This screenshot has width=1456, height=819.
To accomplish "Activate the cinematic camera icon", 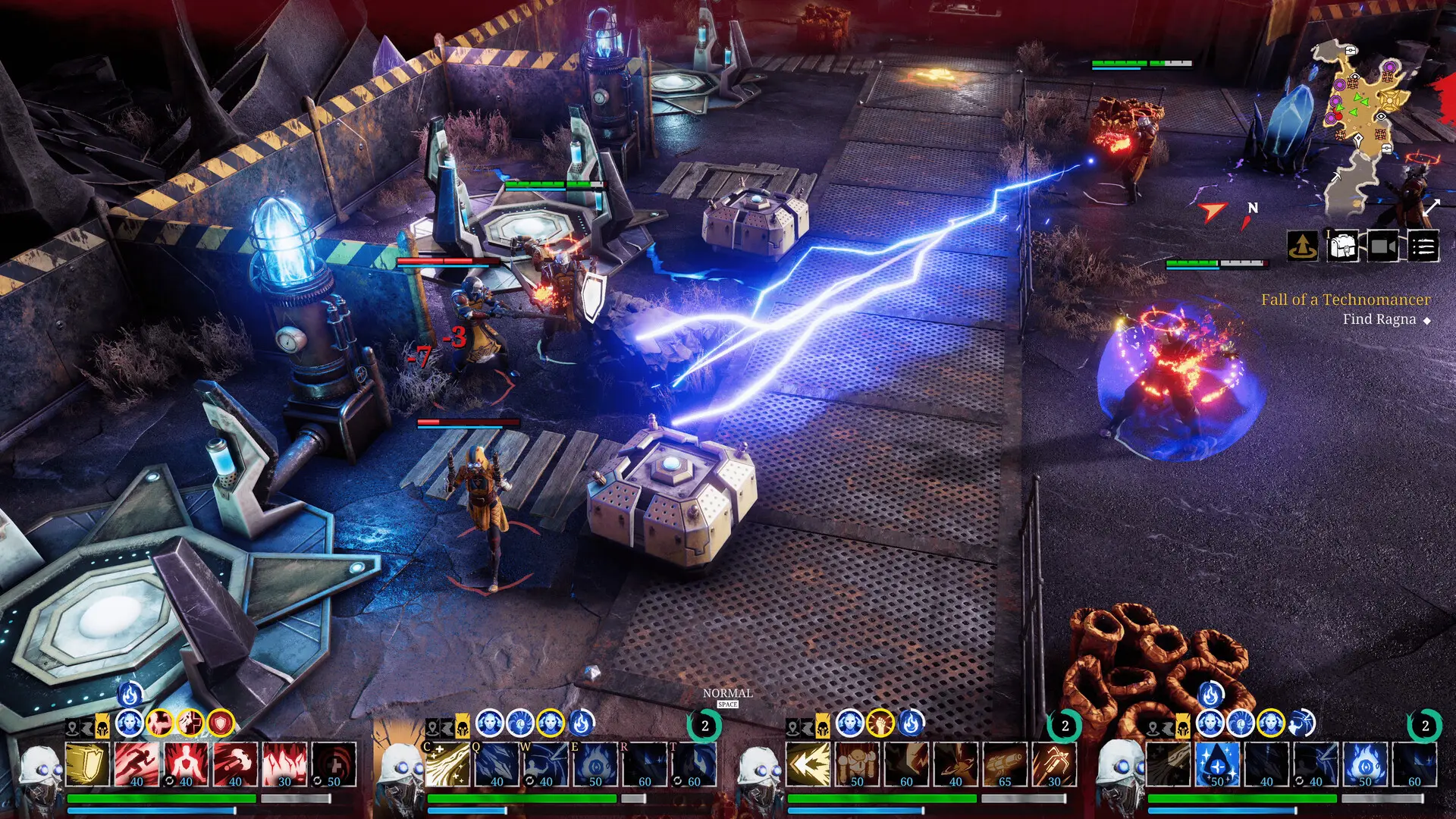I will tap(1382, 246).
